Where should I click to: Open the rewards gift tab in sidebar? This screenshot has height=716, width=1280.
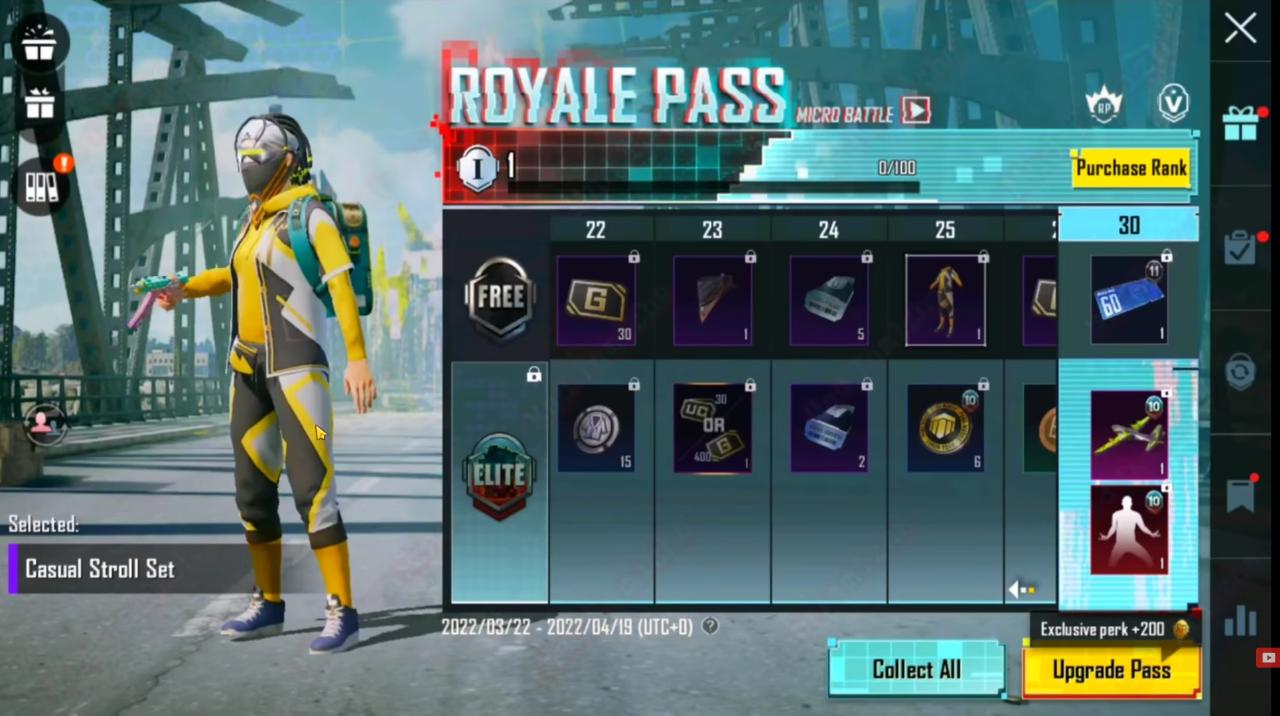click(1241, 124)
